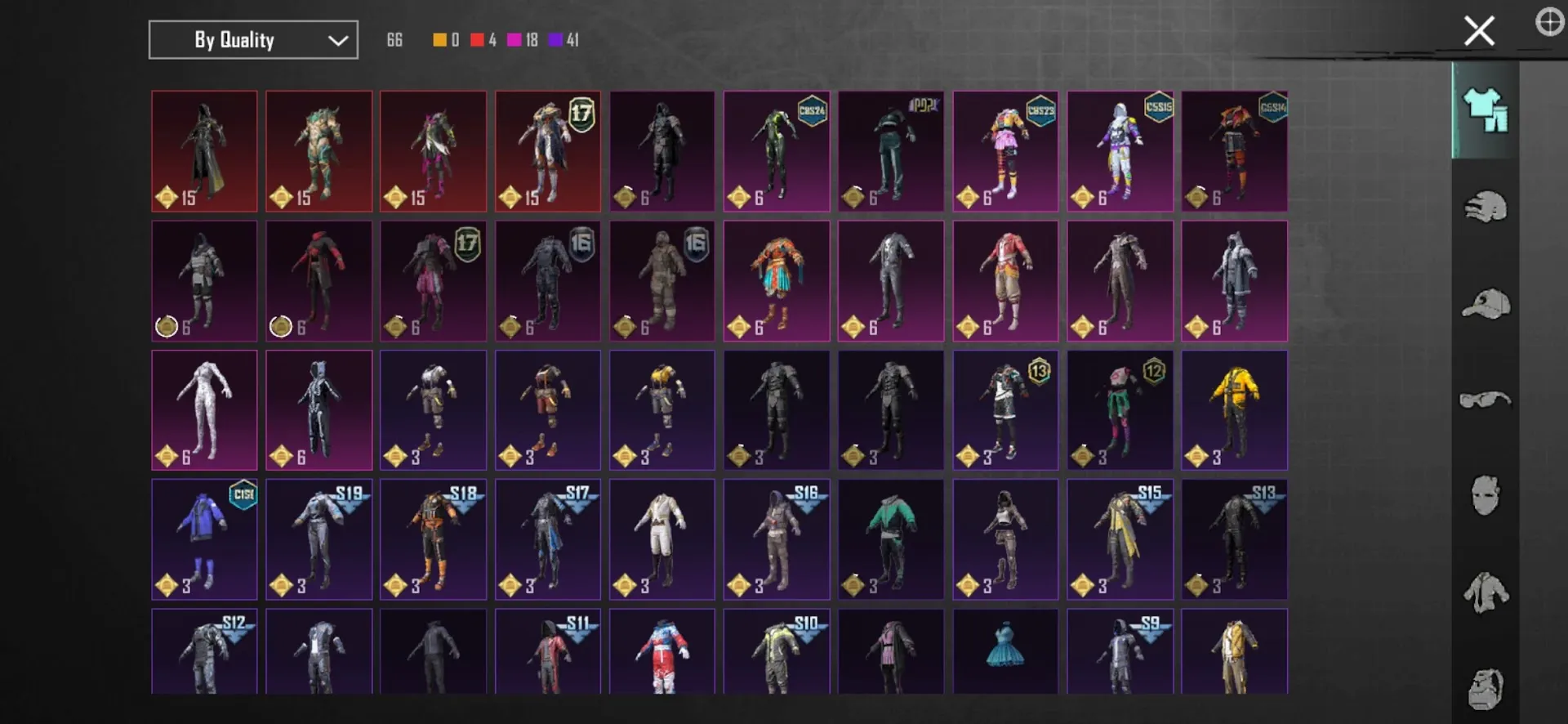
Task: Toggle the red rarity filter showing 4
Action: pyautogui.click(x=477, y=38)
